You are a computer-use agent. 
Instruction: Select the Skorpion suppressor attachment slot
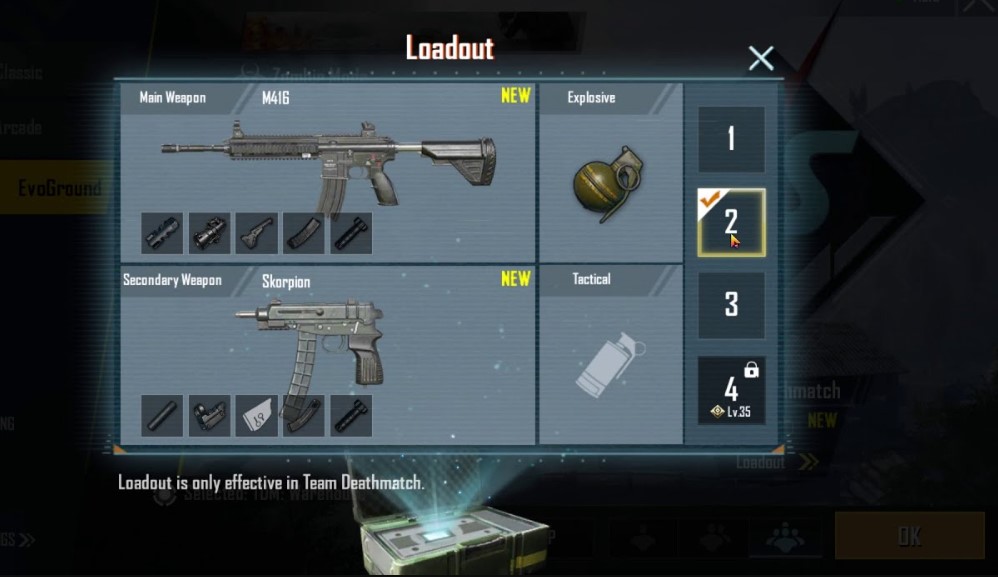[162, 416]
